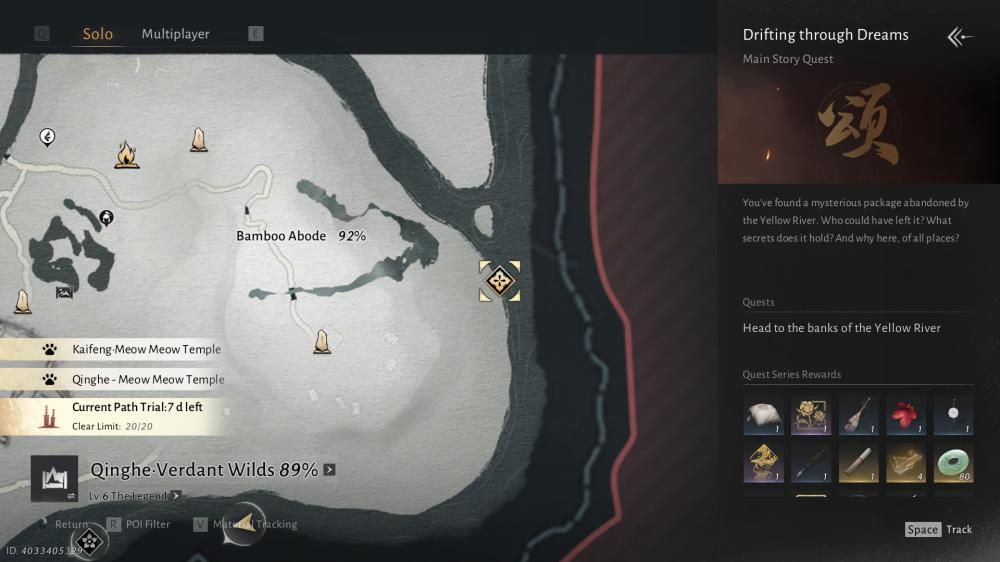
Task: Return from the map screen
Action: [x=71, y=524]
